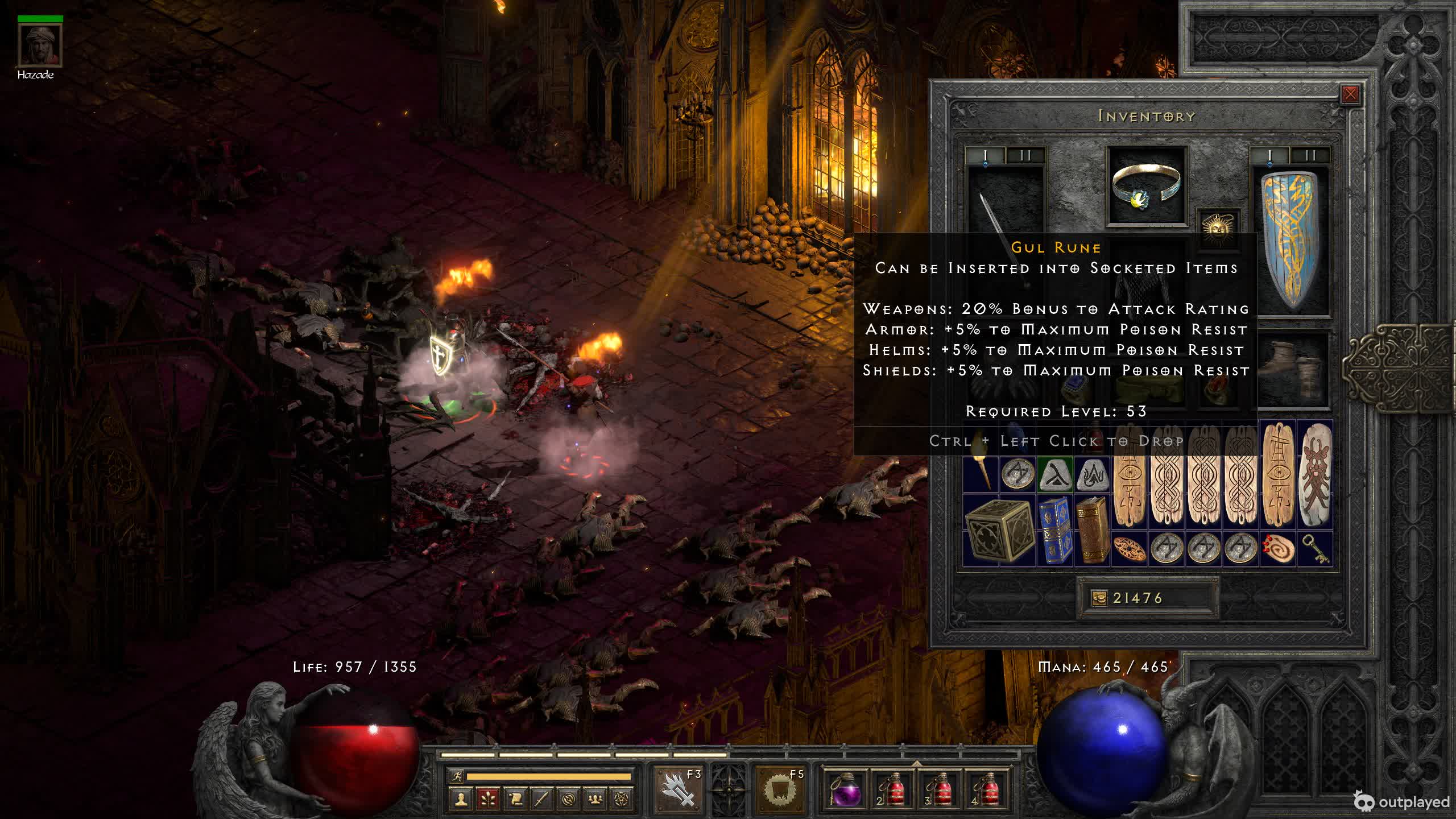Image resolution: width=1456 pixels, height=819 pixels.
Task: Use the purple rejuvenation potion in the belt
Action: [x=845, y=788]
